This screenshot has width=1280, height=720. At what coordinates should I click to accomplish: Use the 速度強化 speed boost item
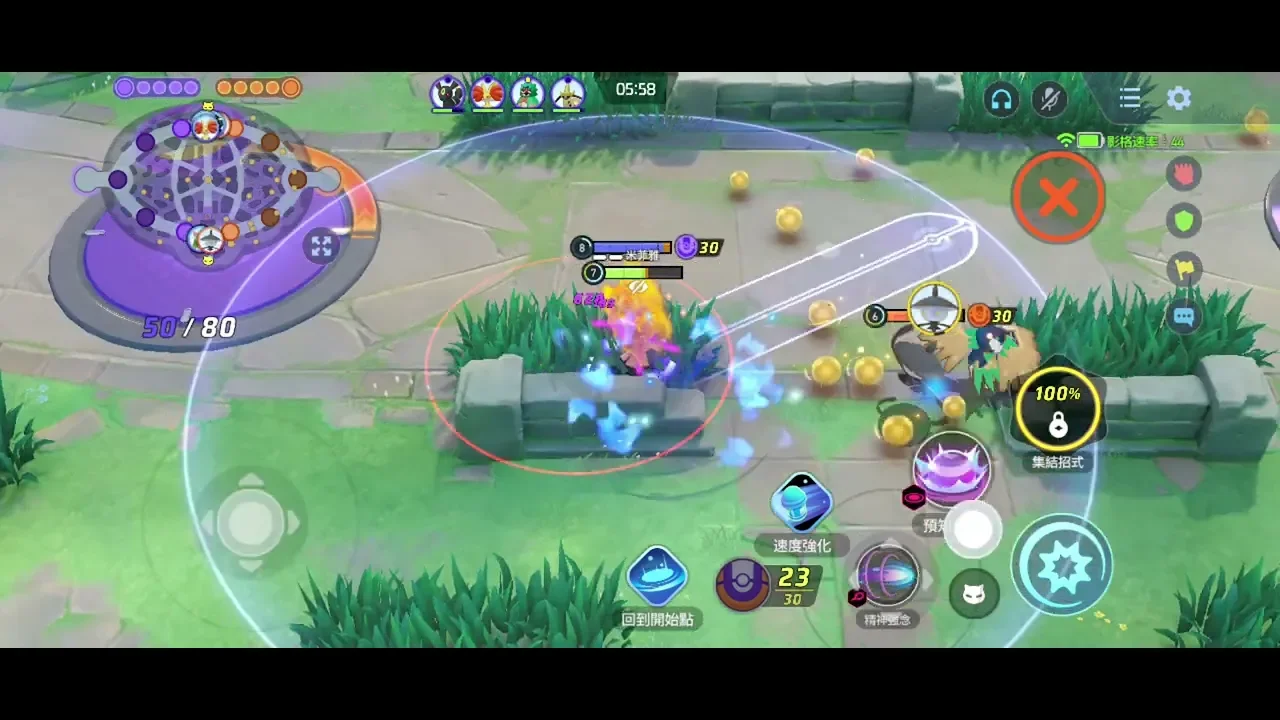tap(801, 503)
